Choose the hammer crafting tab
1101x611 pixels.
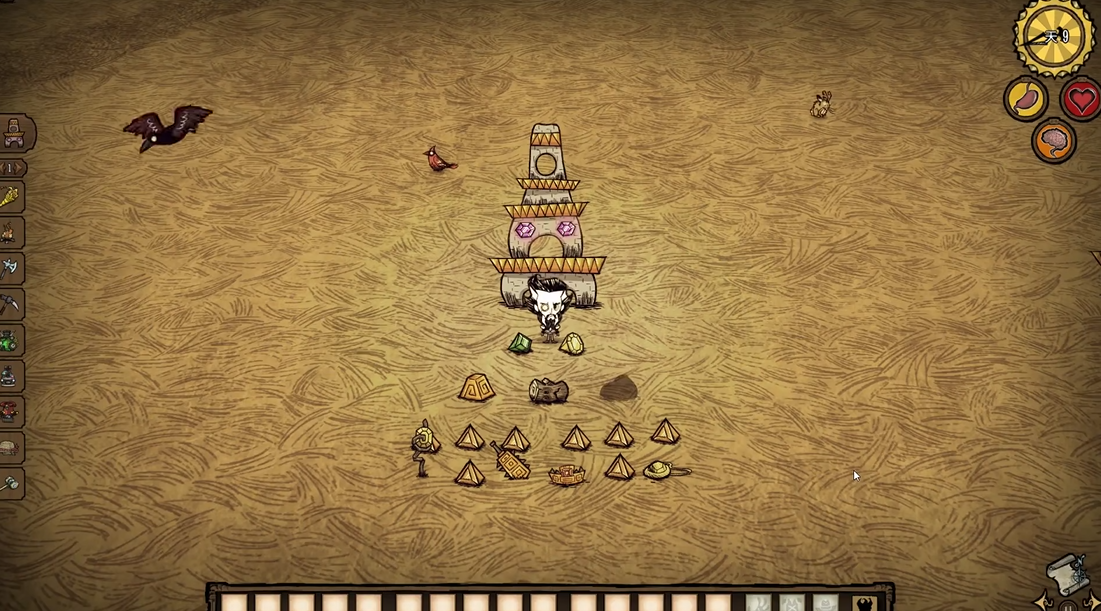[10, 484]
